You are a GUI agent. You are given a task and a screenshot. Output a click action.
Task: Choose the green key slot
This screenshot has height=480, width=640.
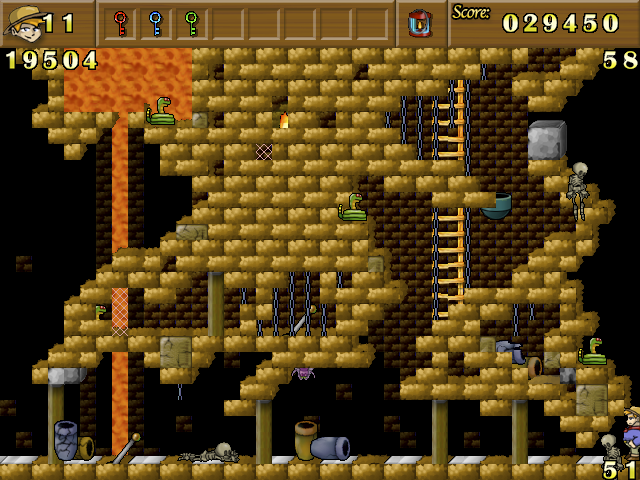tap(190, 22)
